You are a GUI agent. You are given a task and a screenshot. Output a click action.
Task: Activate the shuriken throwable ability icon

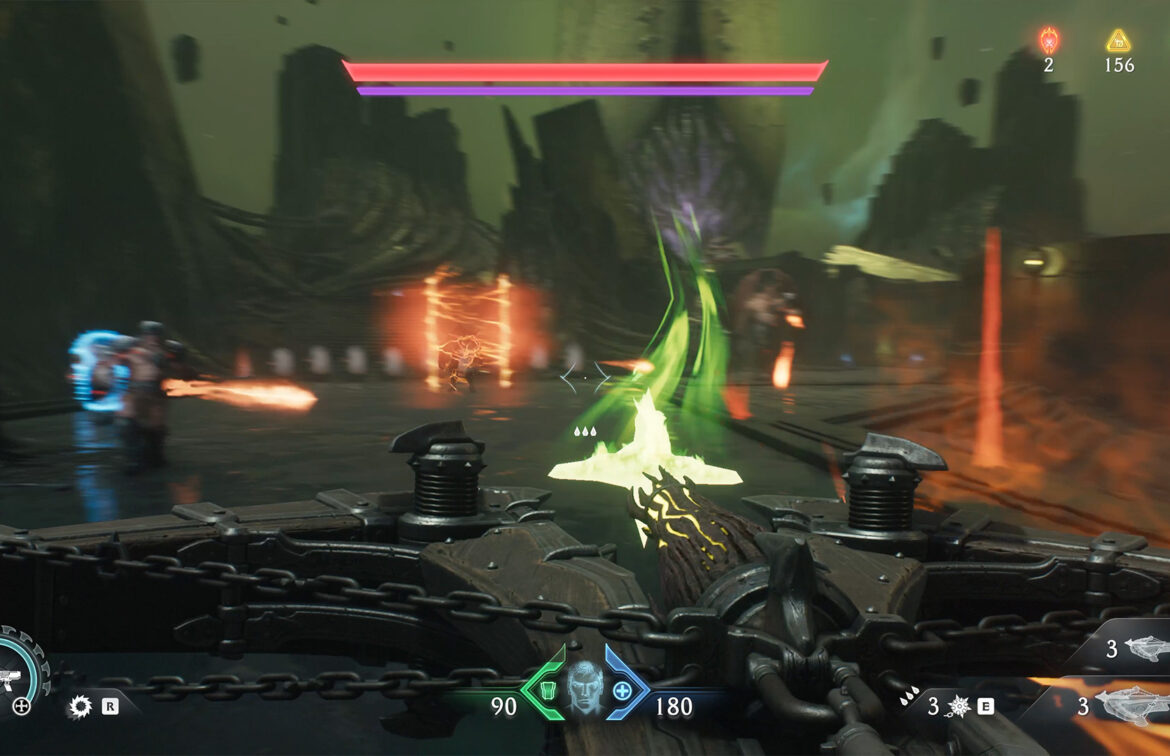coord(956,707)
